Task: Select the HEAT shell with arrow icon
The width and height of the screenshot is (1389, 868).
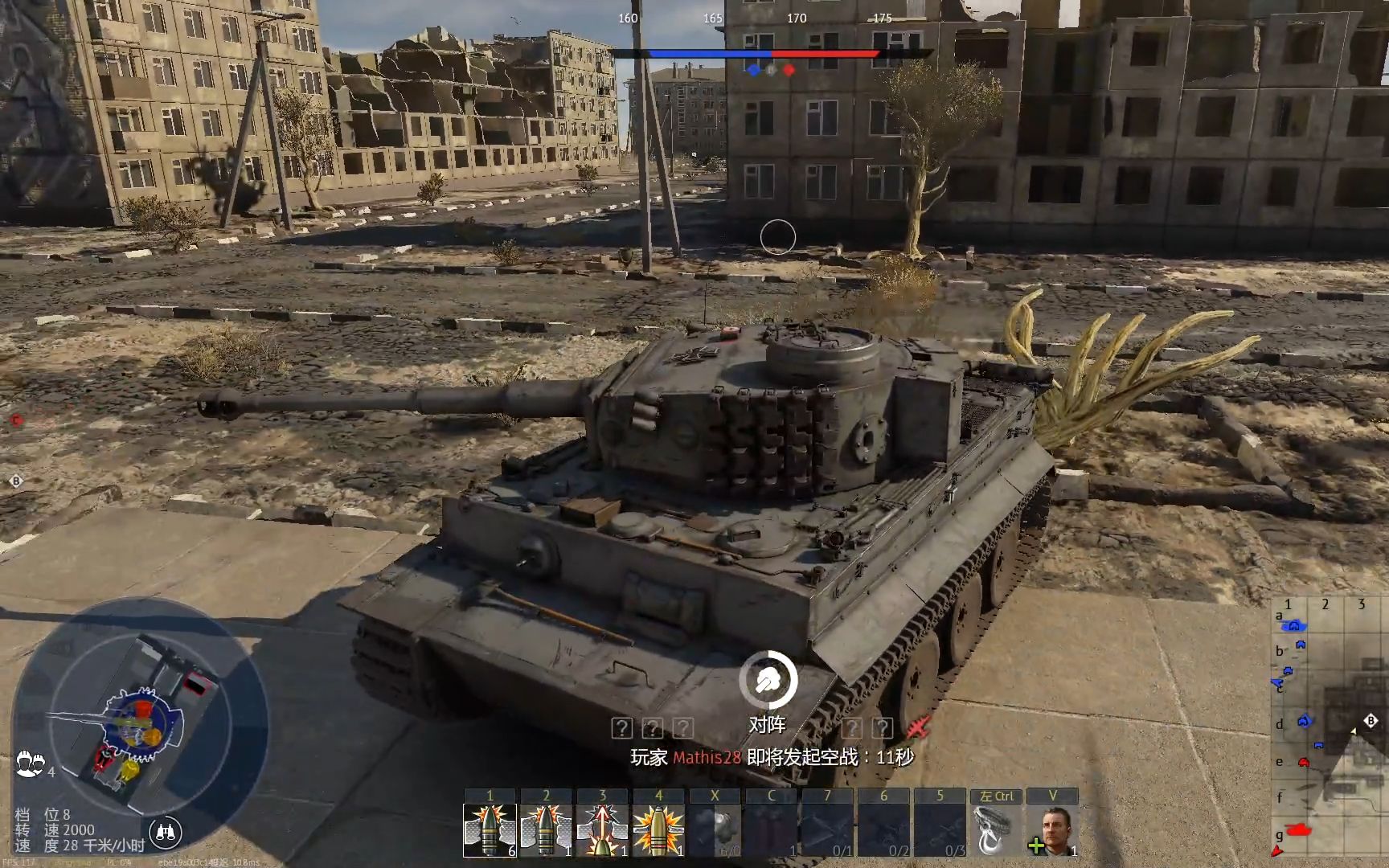Action: pos(602,829)
